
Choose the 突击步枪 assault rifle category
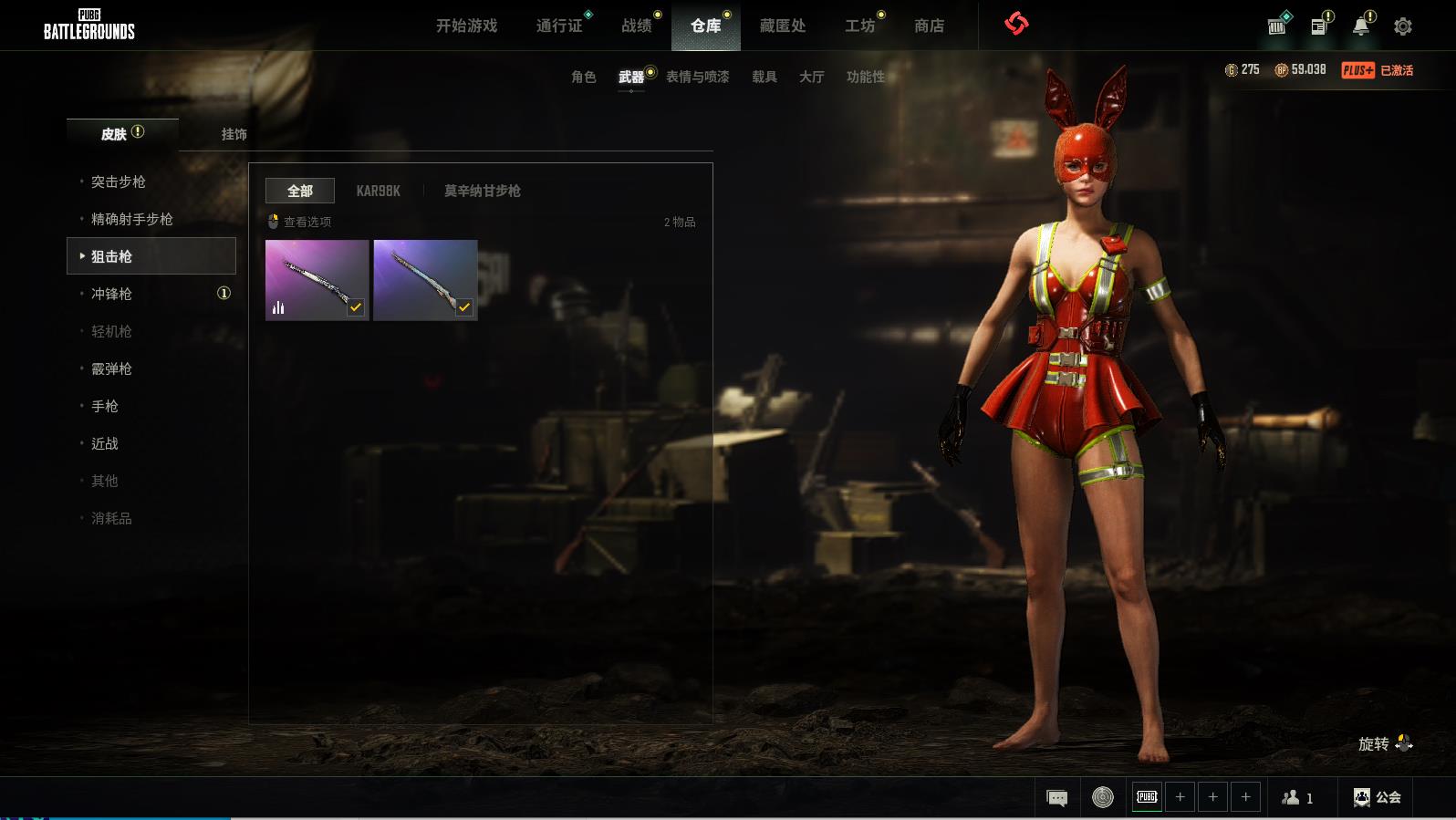[119, 182]
